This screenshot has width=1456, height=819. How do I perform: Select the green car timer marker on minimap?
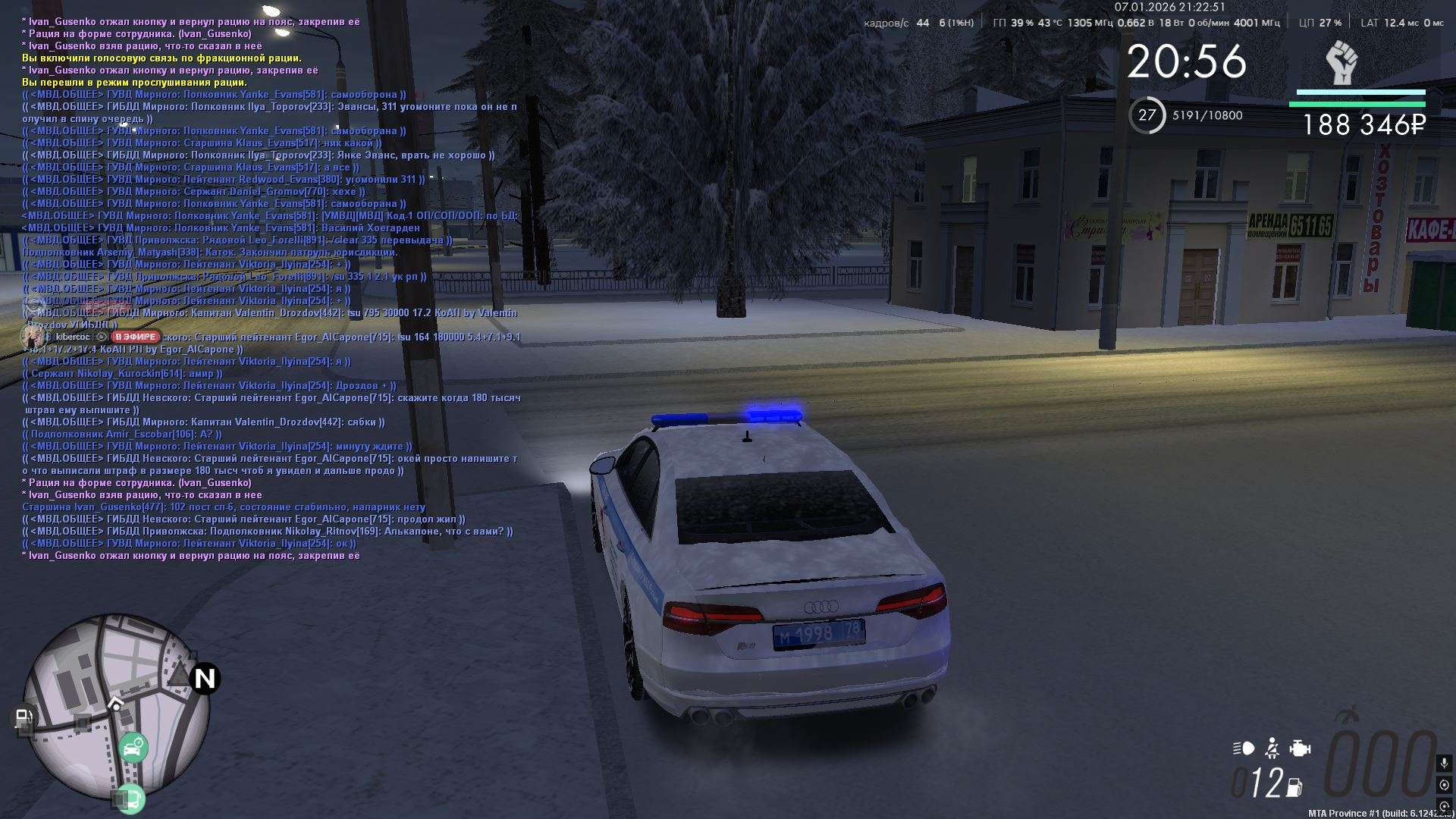tap(133, 748)
